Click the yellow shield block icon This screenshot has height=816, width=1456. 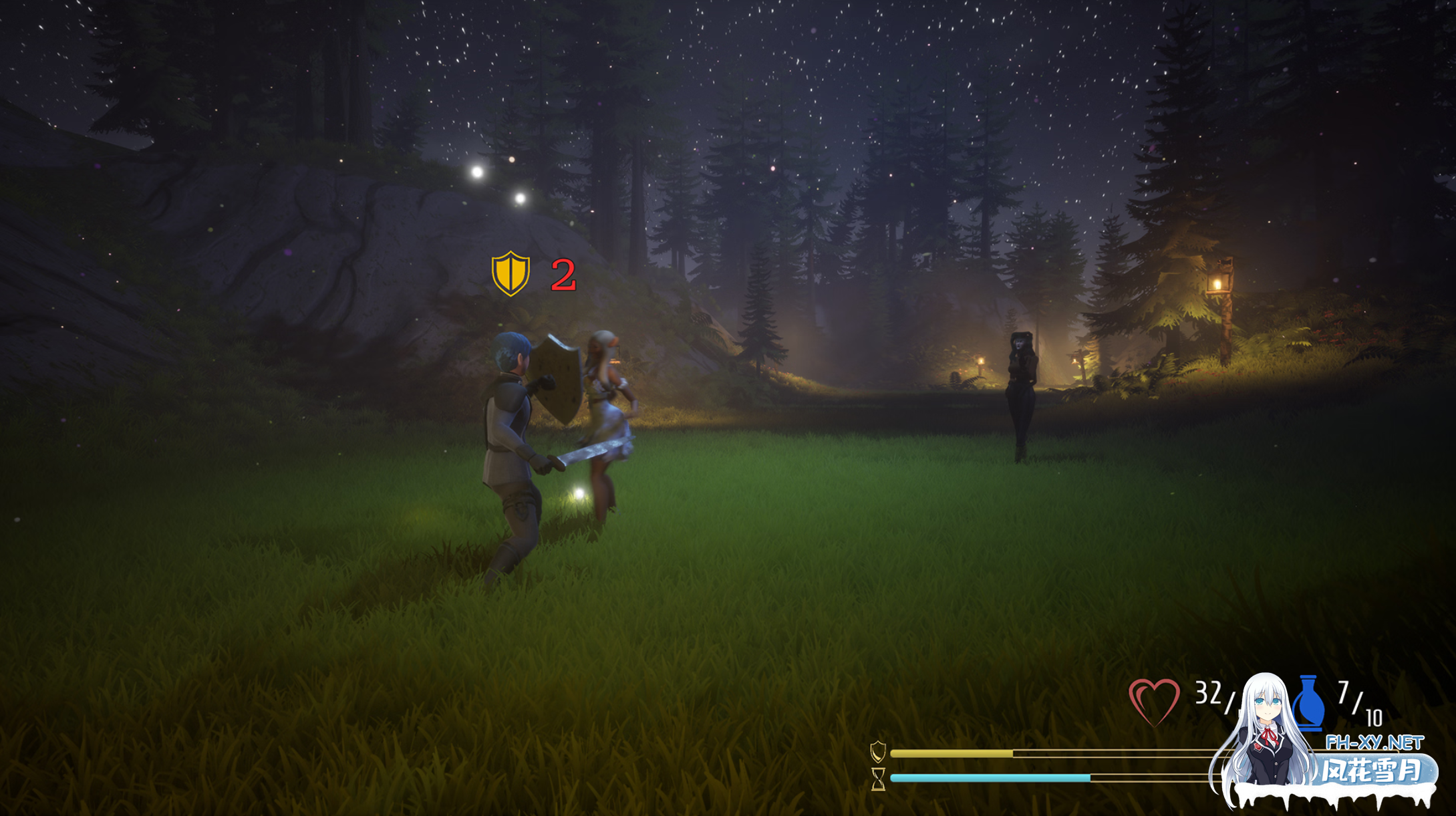(x=511, y=273)
